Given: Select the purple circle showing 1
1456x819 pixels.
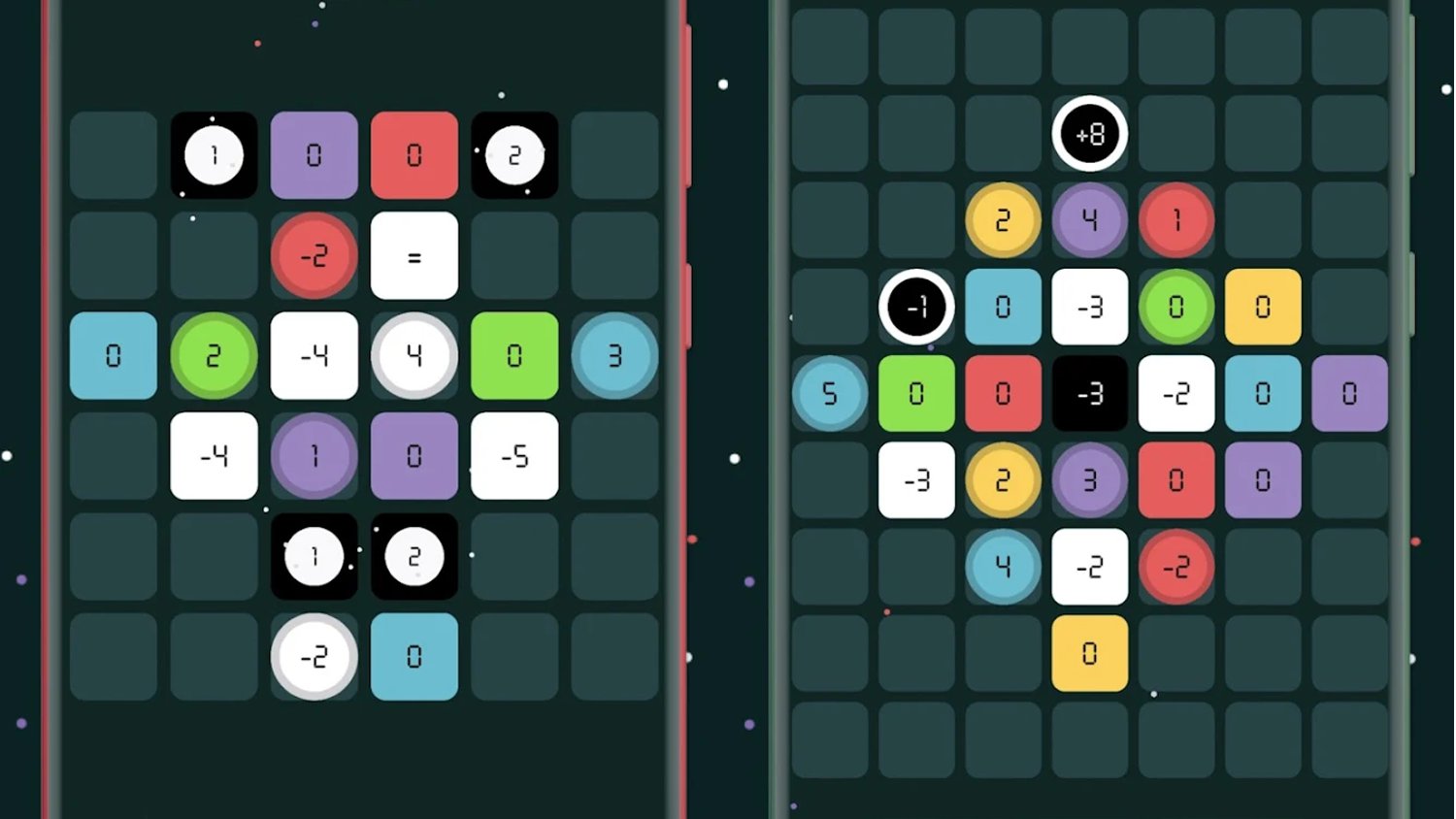Looking at the screenshot, I should pos(314,456).
